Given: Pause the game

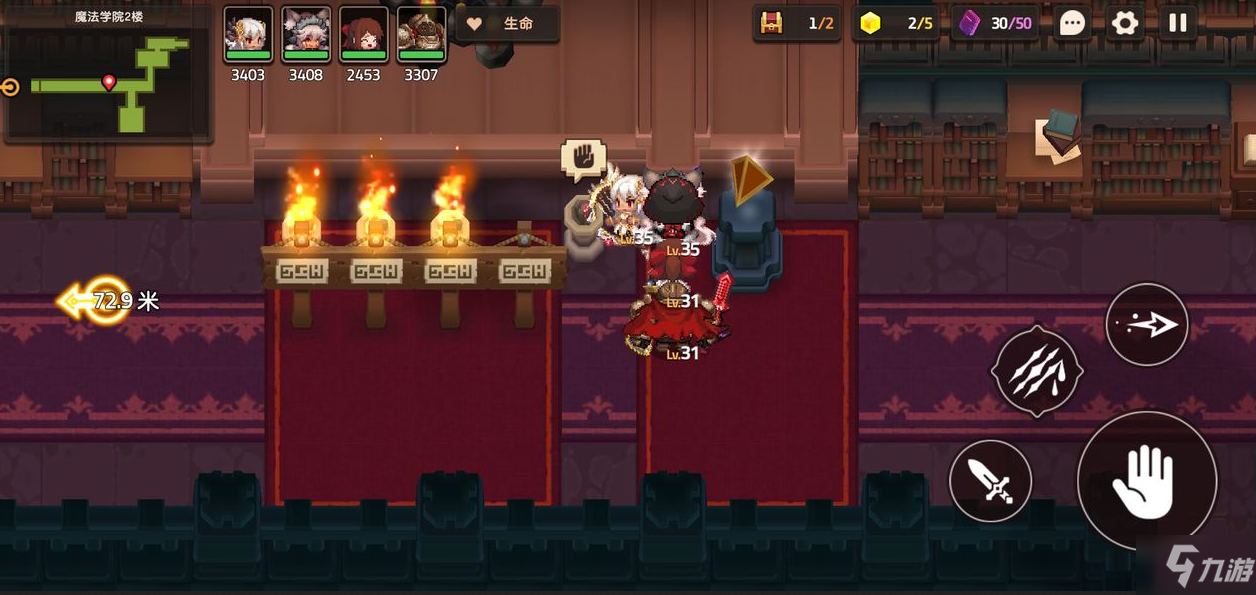Looking at the screenshot, I should coord(1178,23).
